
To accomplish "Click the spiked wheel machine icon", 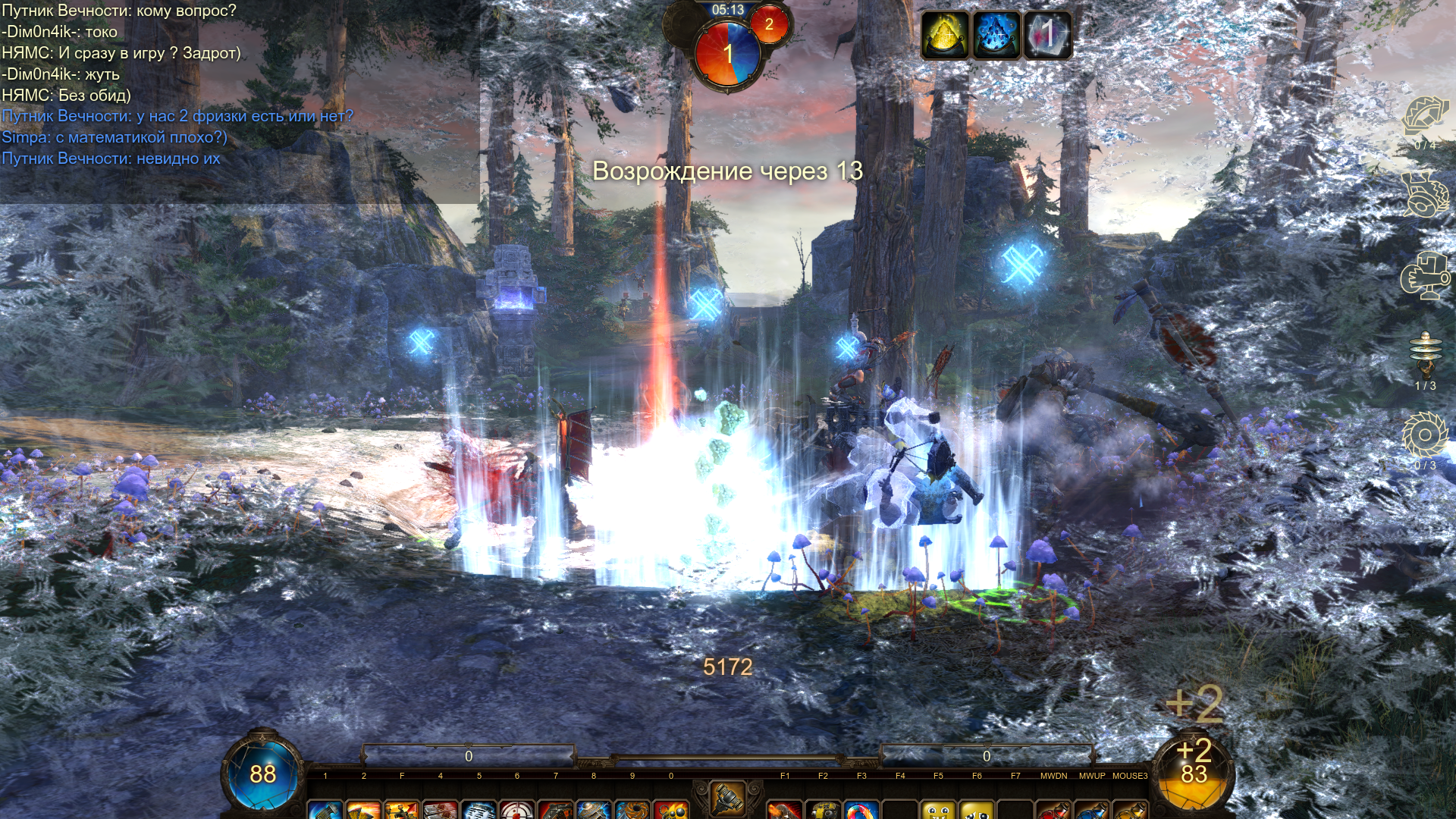I will [1425, 194].
